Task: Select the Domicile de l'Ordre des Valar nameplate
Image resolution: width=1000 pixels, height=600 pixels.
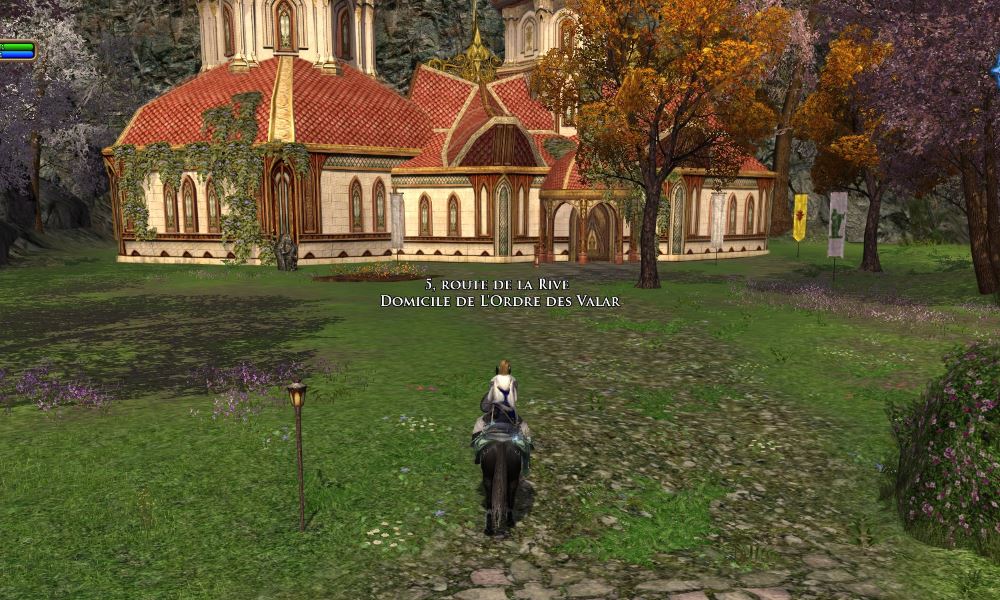Action: pyautogui.click(x=500, y=300)
